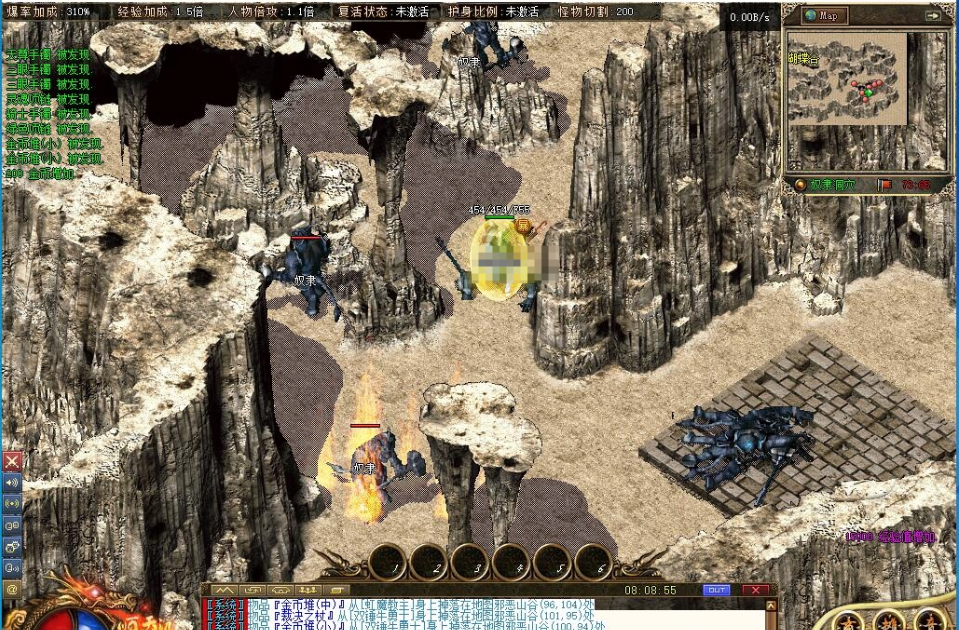Click the red flag icon below minimap
This screenshot has height=630, width=959.
coord(885,185)
